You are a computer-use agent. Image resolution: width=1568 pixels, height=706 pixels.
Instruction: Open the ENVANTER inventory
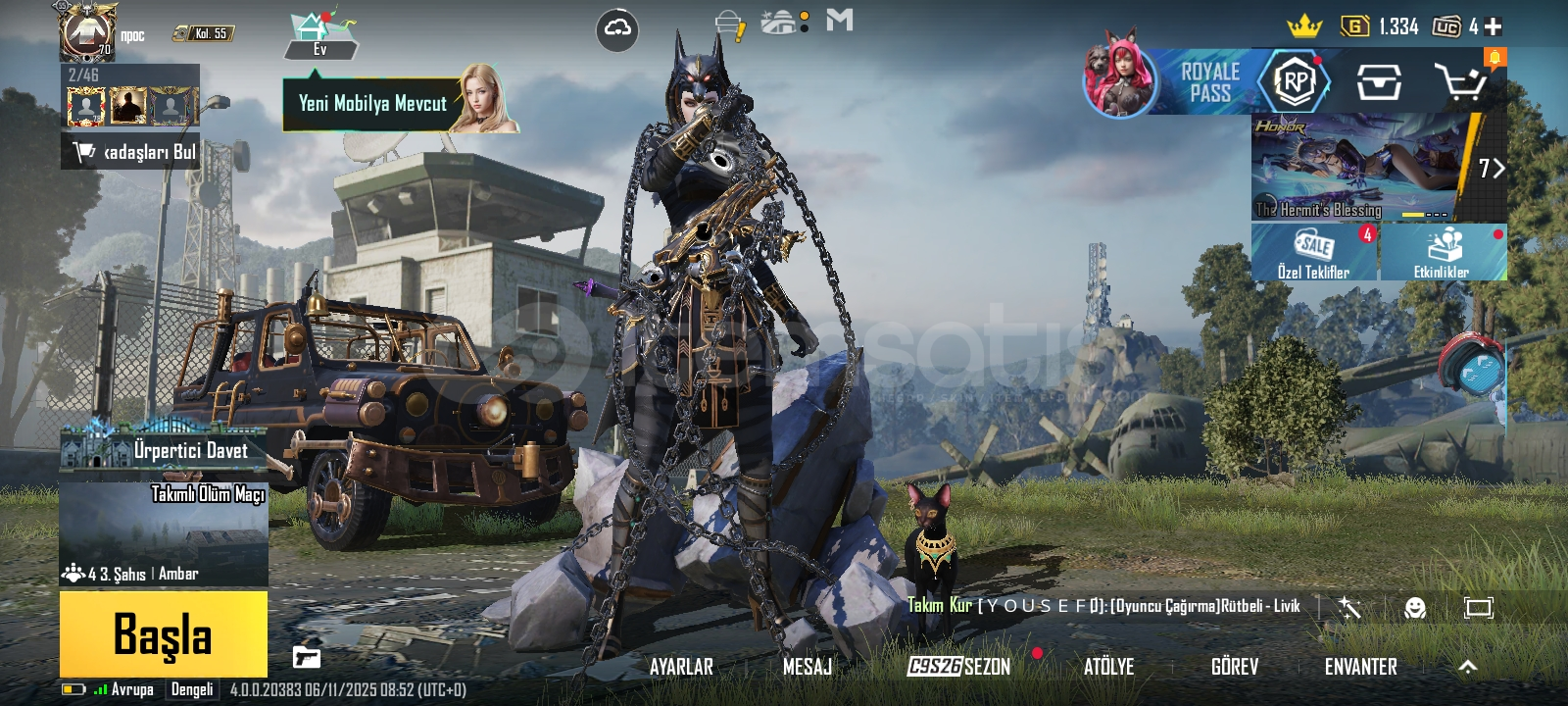(1360, 667)
